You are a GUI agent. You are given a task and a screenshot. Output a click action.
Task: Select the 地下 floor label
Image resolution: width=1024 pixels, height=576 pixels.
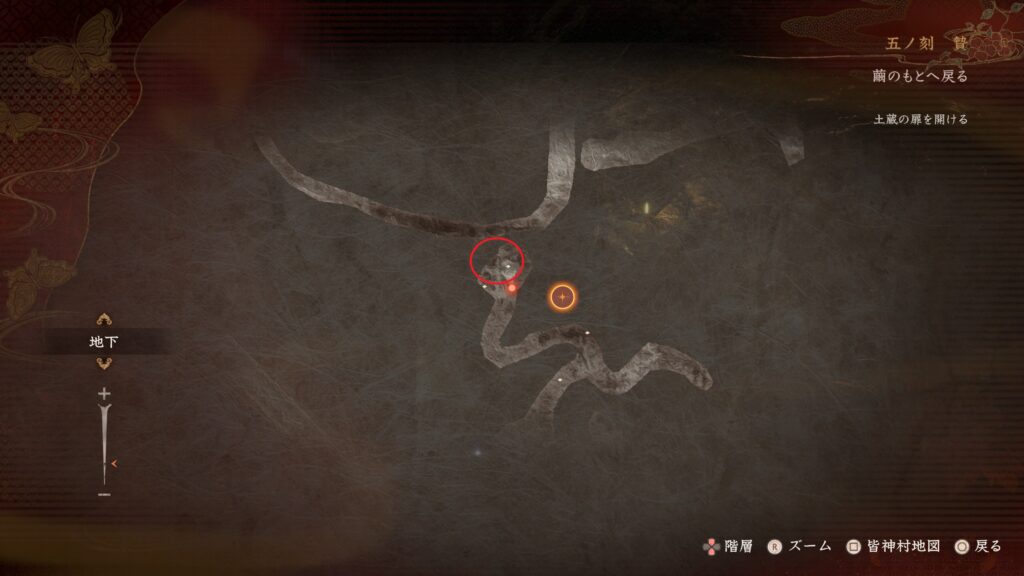point(104,342)
